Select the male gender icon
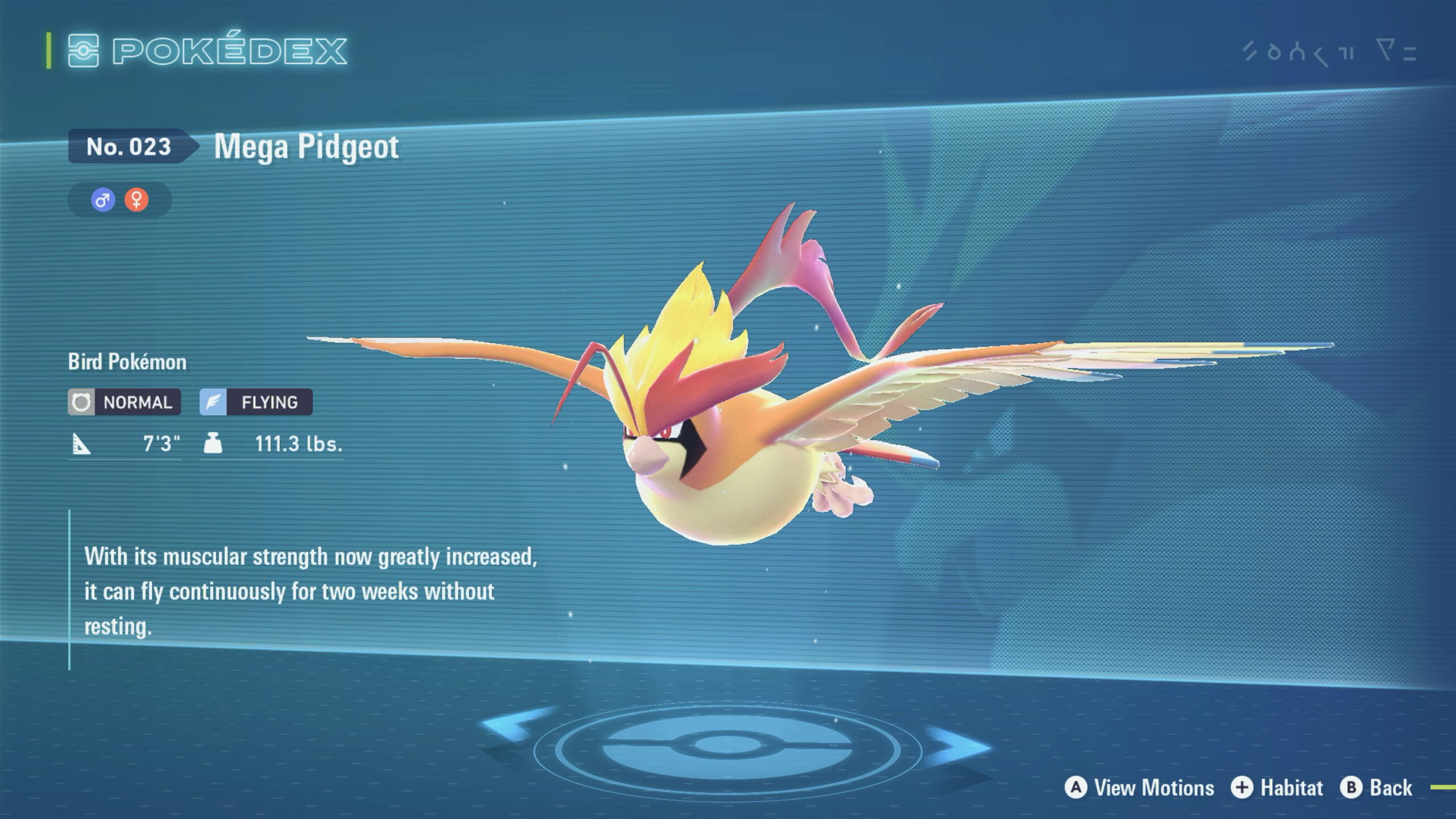The image size is (1456, 819). 103,200
